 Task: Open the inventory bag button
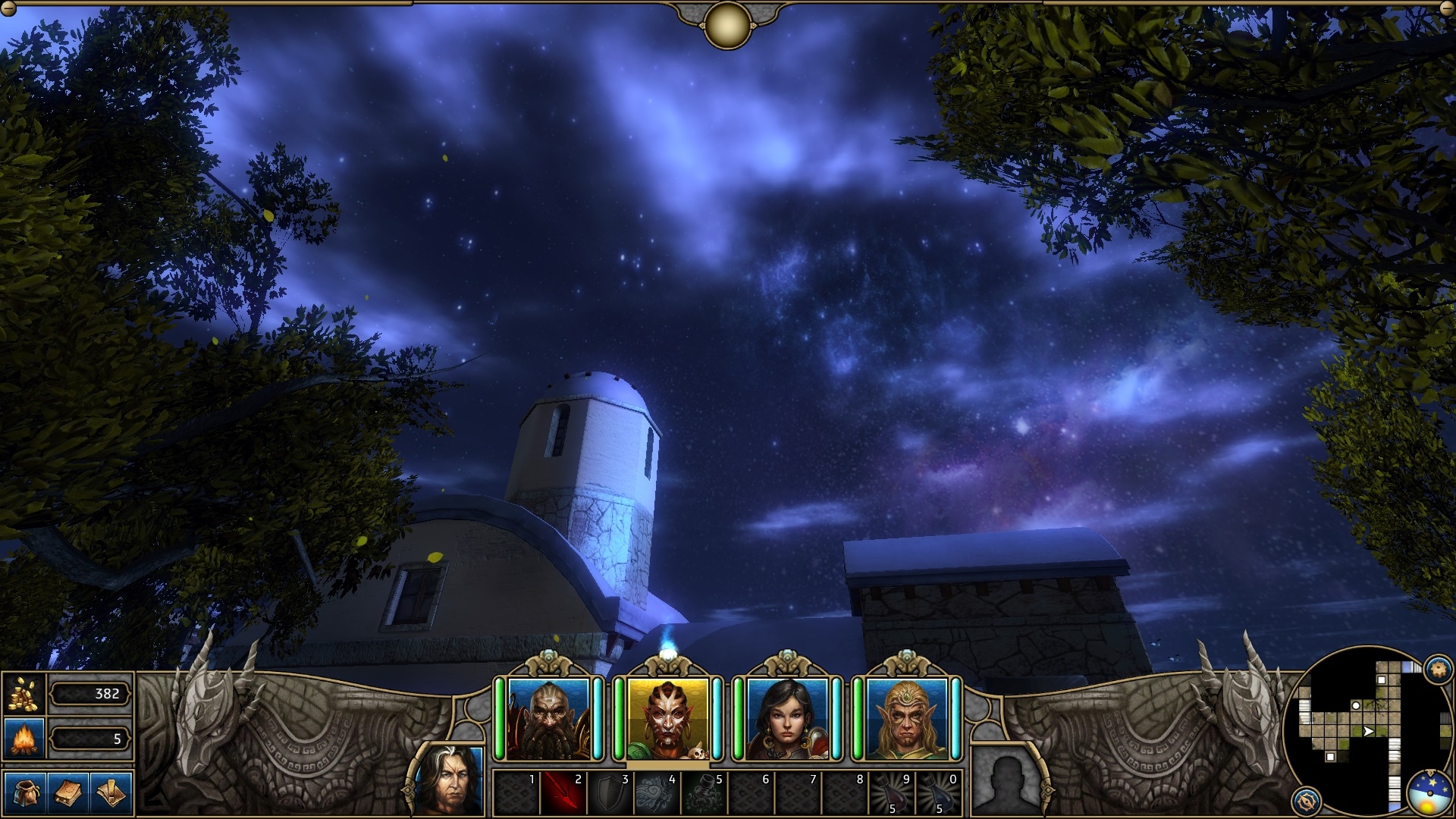[x=25, y=793]
